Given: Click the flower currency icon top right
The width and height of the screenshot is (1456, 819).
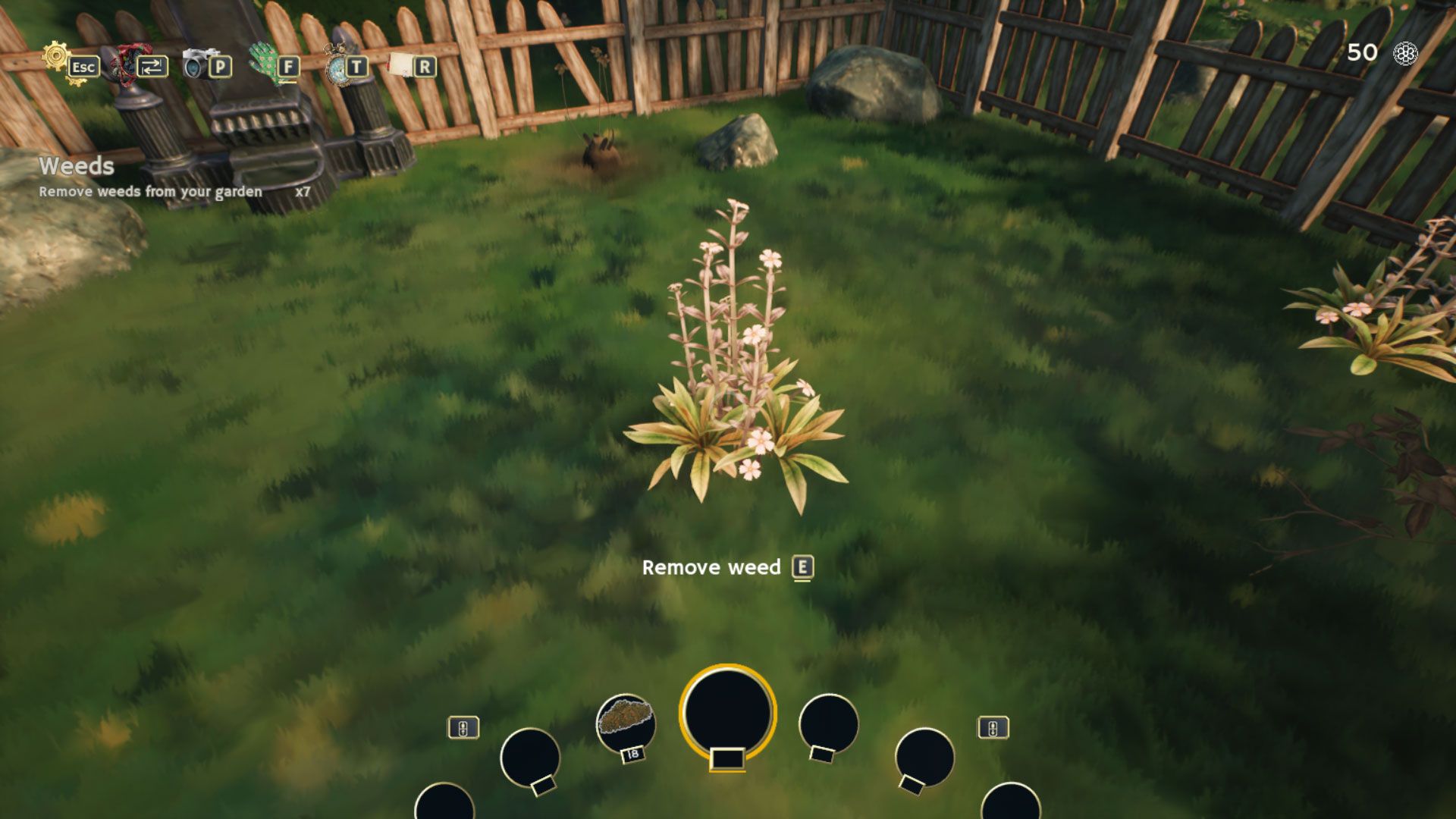Looking at the screenshot, I should 1407,54.
